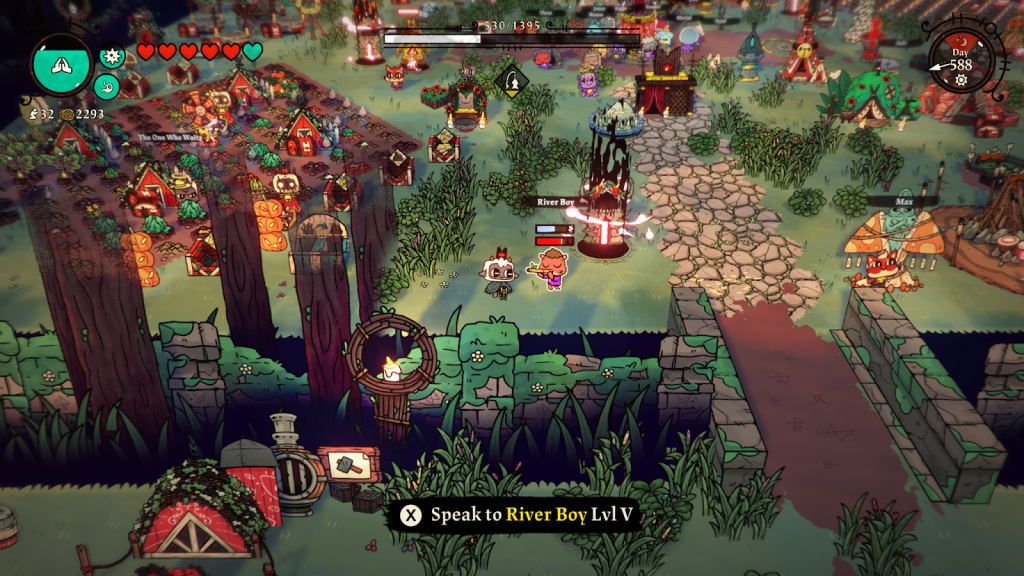Open the Day 588 clock dial
1024x576 pixels.
(x=961, y=61)
